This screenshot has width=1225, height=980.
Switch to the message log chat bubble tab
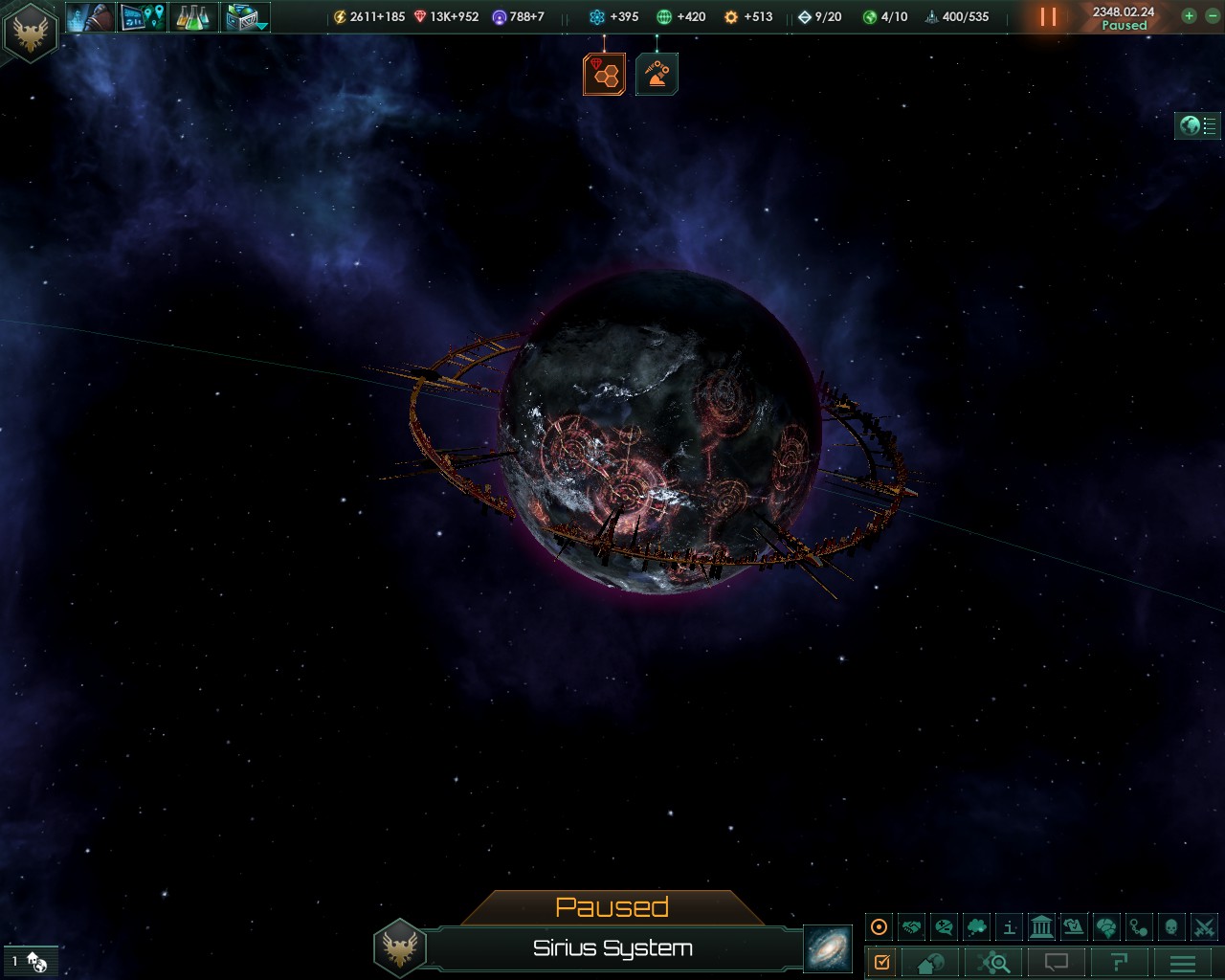[x=1055, y=962]
